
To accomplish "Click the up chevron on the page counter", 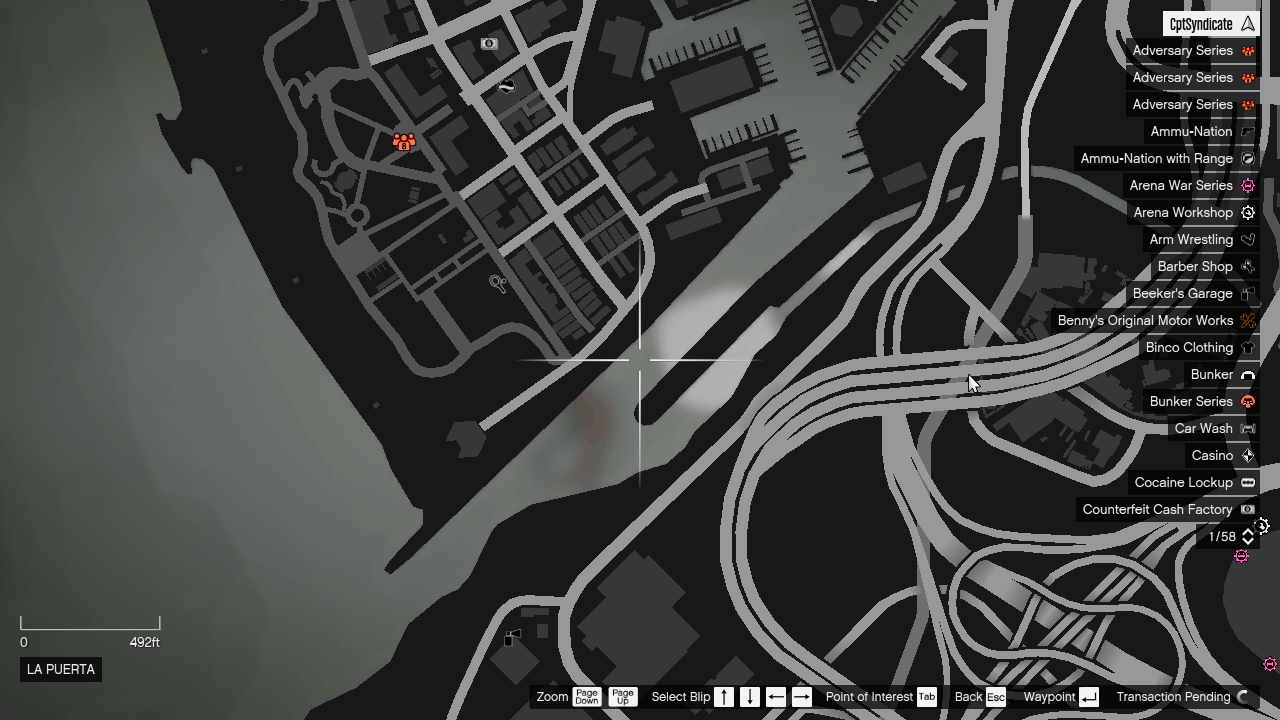I will point(1247,532).
